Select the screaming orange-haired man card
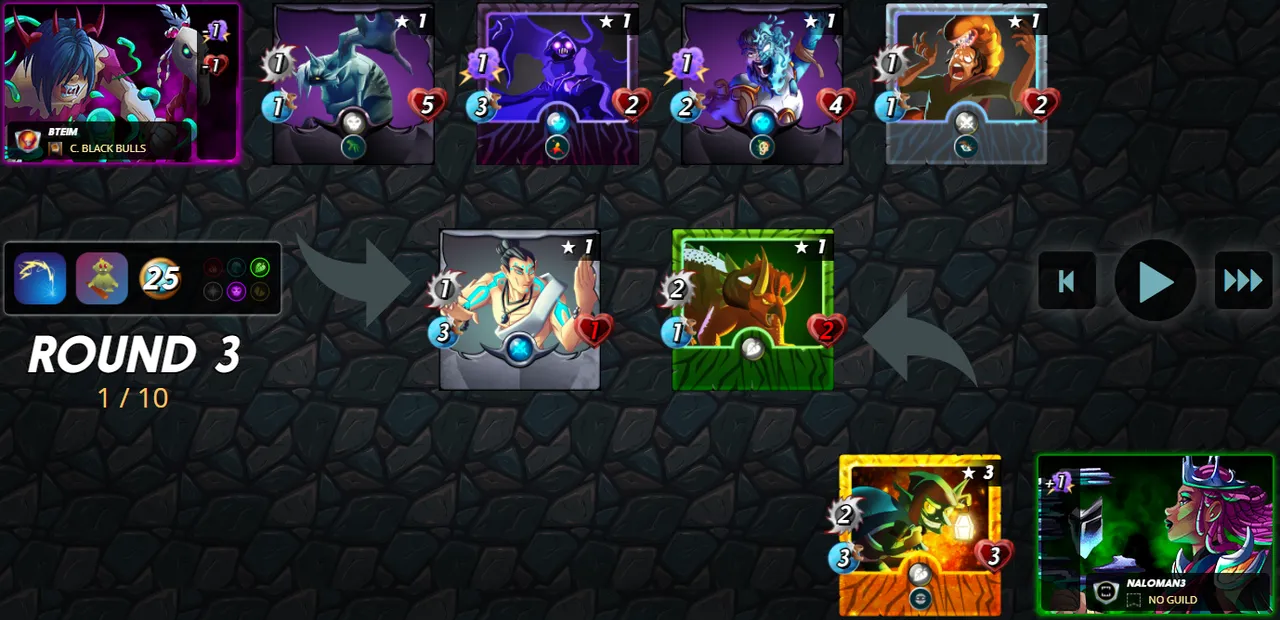This screenshot has width=1280, height=620. tap(966, 82)
